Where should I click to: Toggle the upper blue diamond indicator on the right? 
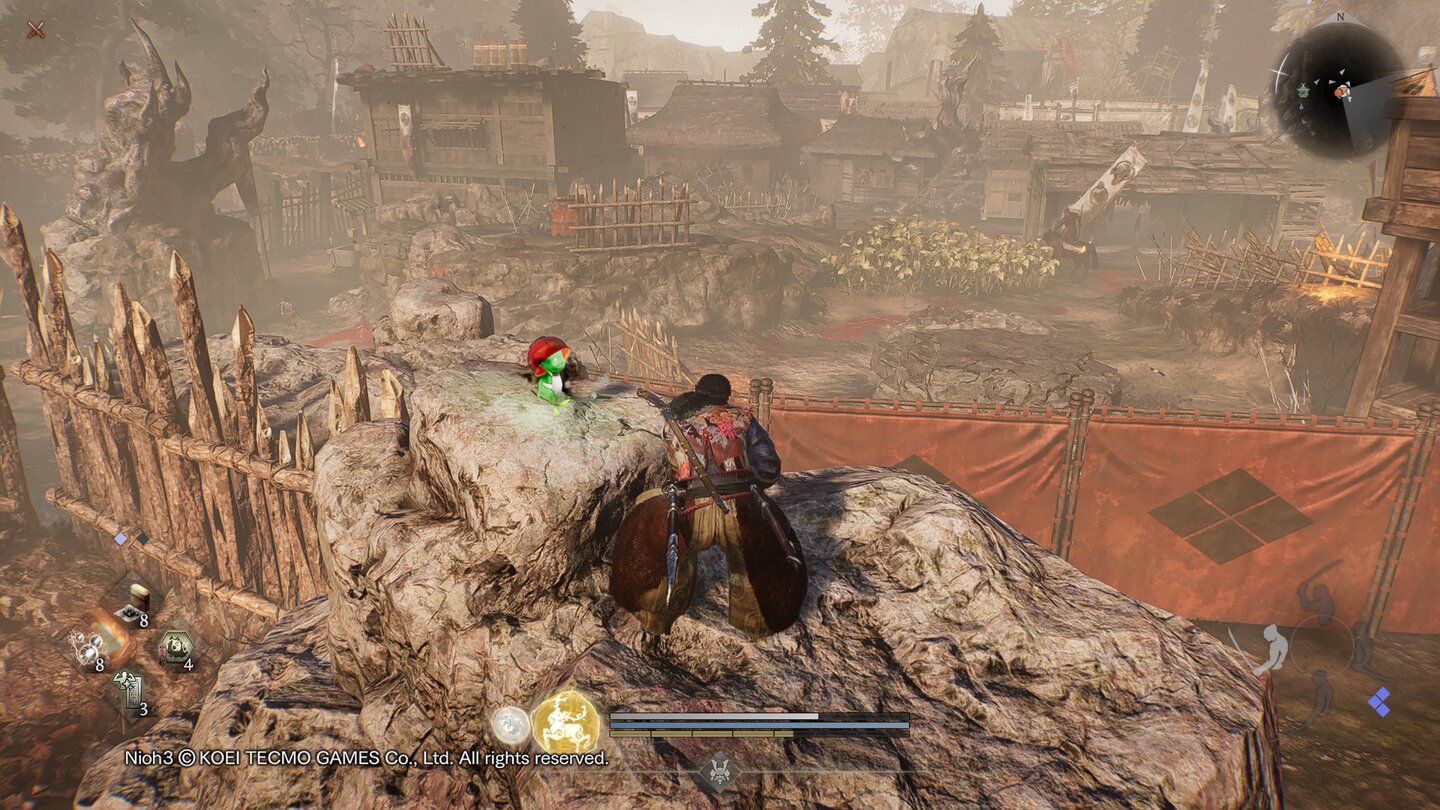1383,692
